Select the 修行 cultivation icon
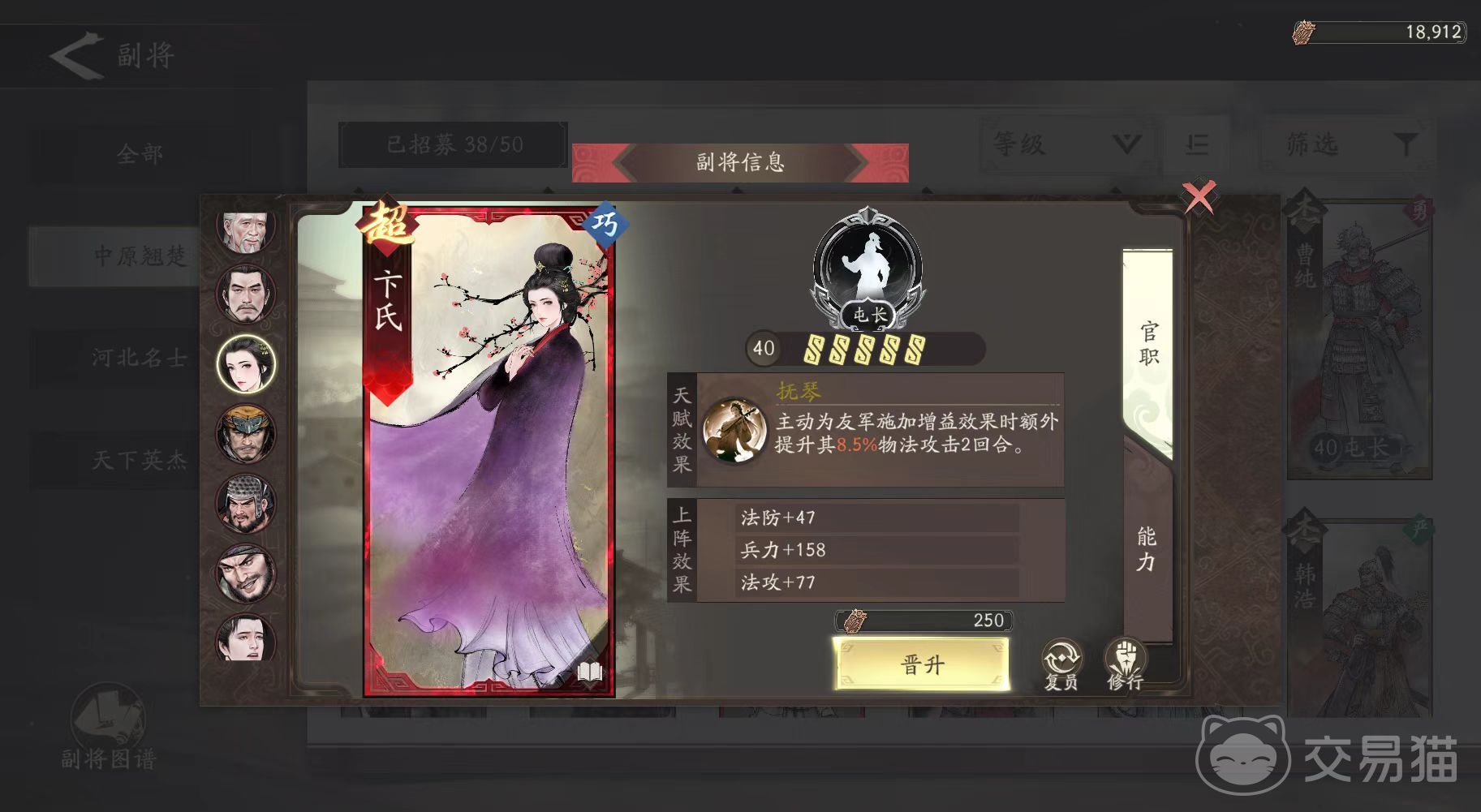The height and width of the screenshot is (812, 1481). 1126,658
